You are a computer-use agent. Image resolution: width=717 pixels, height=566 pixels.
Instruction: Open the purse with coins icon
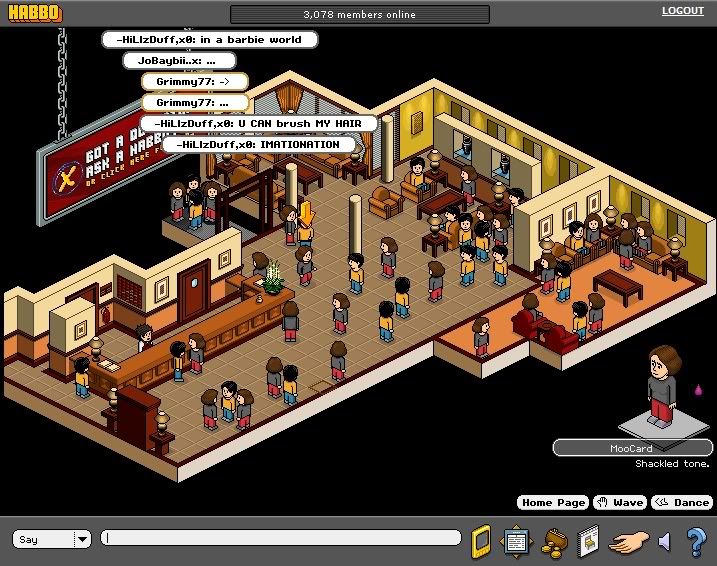tap(553, 540)
